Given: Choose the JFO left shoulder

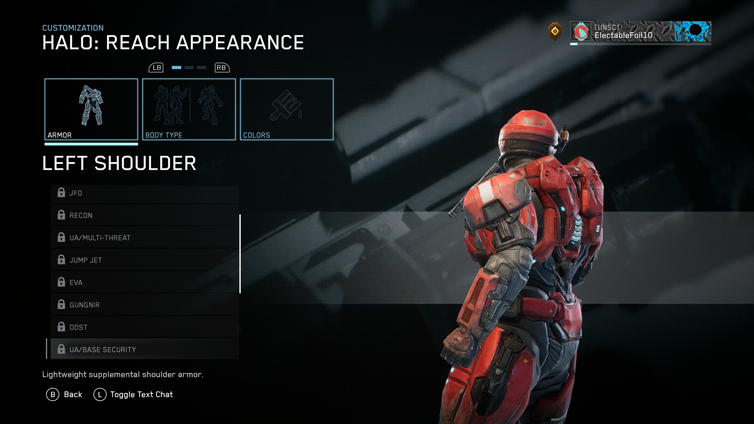Looking at the screenshot, I should coord(145,193).
